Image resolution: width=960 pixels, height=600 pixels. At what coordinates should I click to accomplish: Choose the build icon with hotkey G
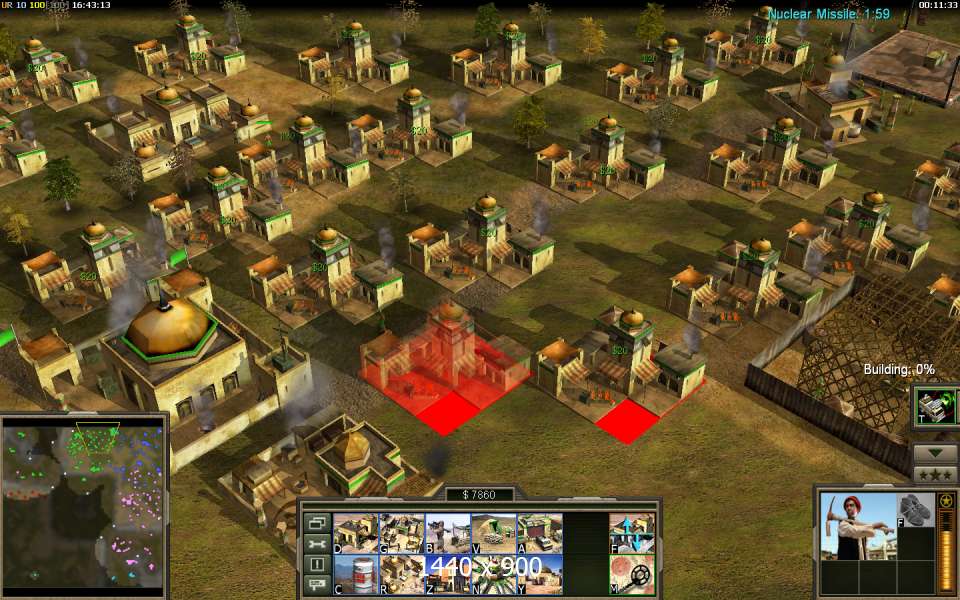point(401,533)
